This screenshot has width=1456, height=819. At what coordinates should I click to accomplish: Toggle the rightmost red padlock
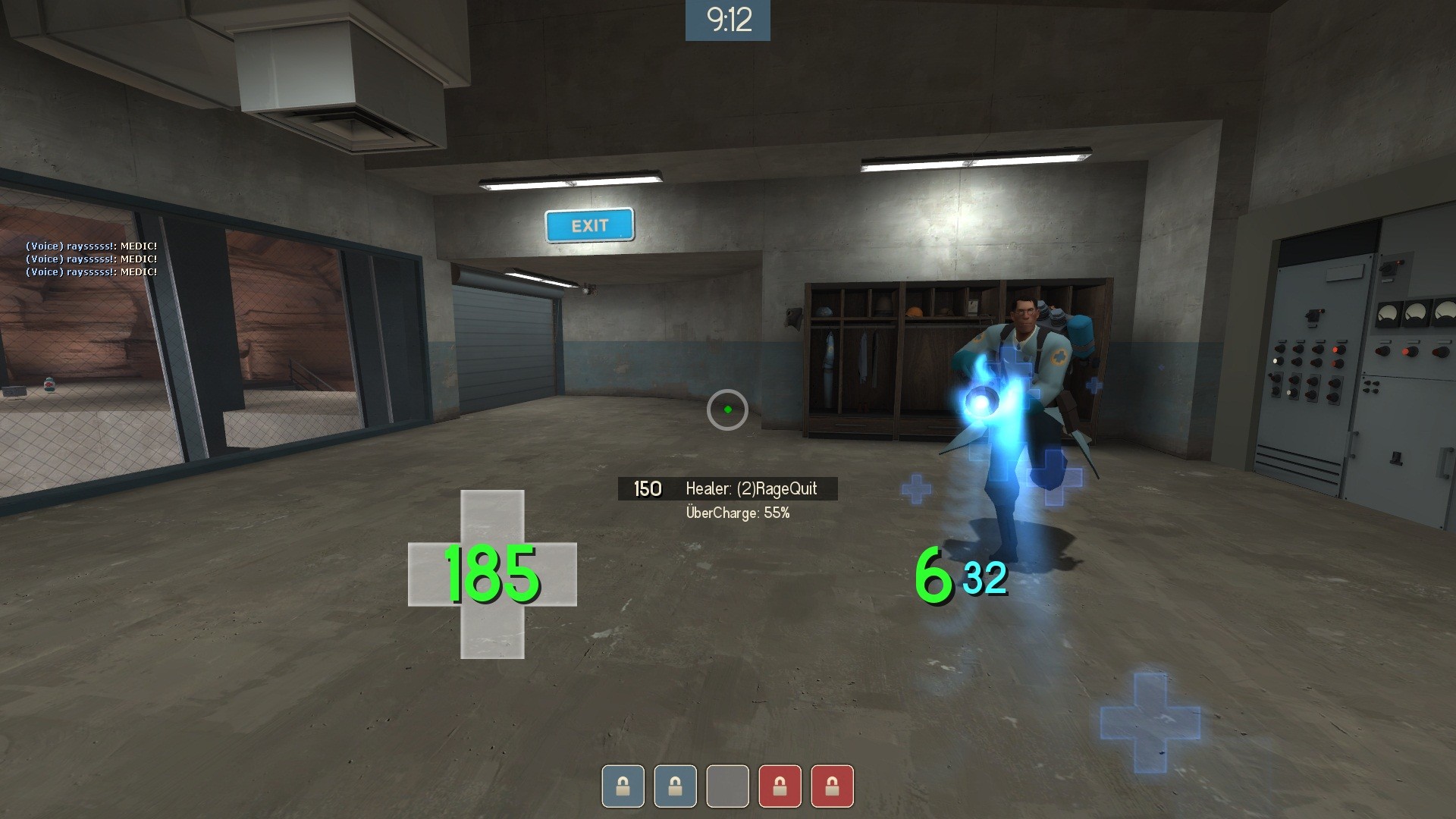click(x=832, y=786)
